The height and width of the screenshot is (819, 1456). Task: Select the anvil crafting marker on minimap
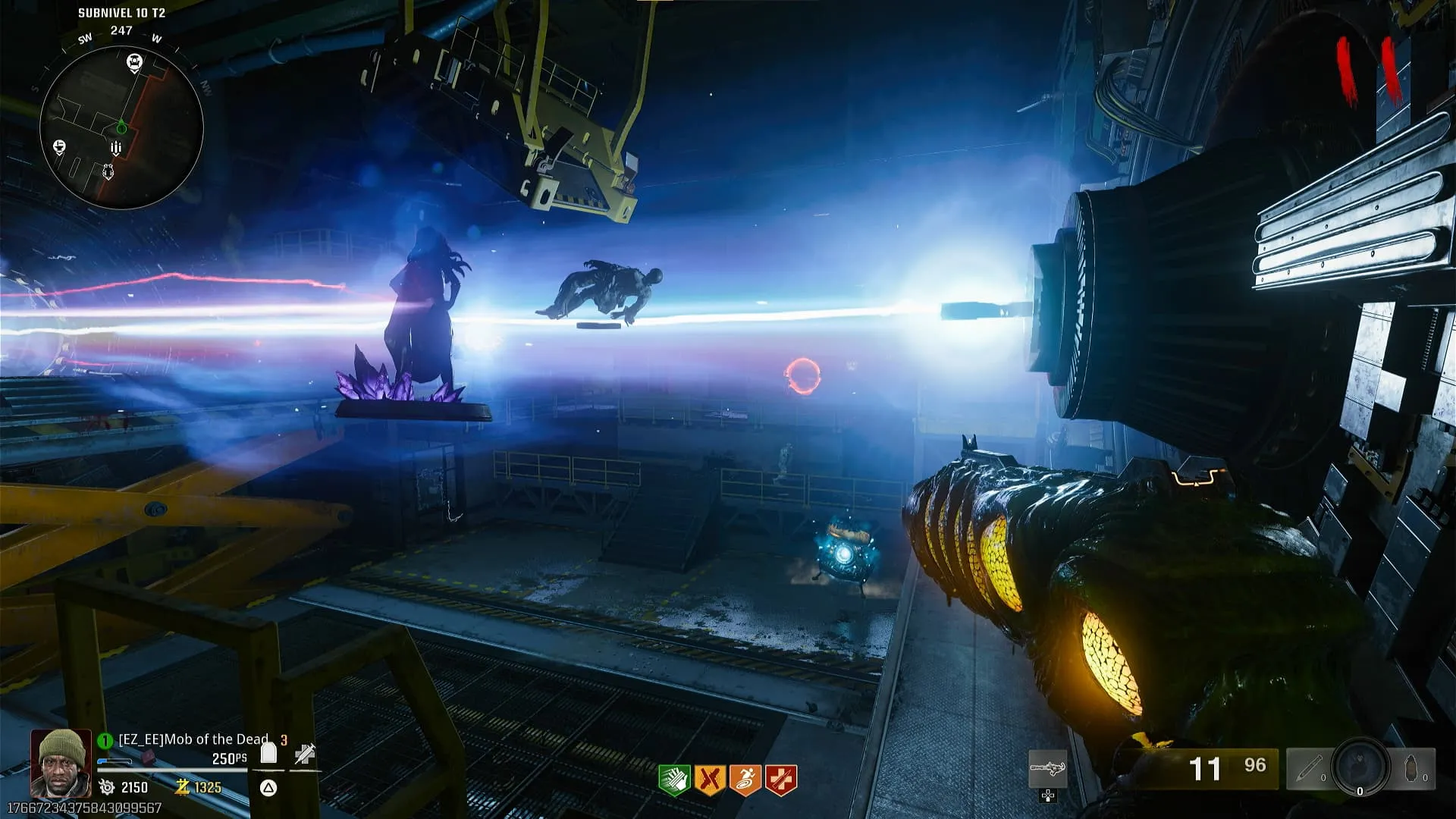point(60,146)
